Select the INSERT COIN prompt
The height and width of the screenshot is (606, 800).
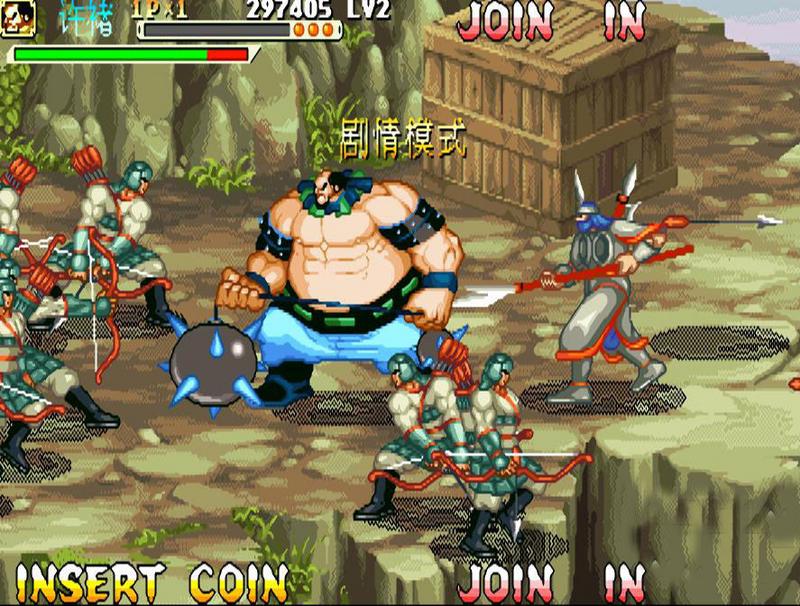coord(151,582)
